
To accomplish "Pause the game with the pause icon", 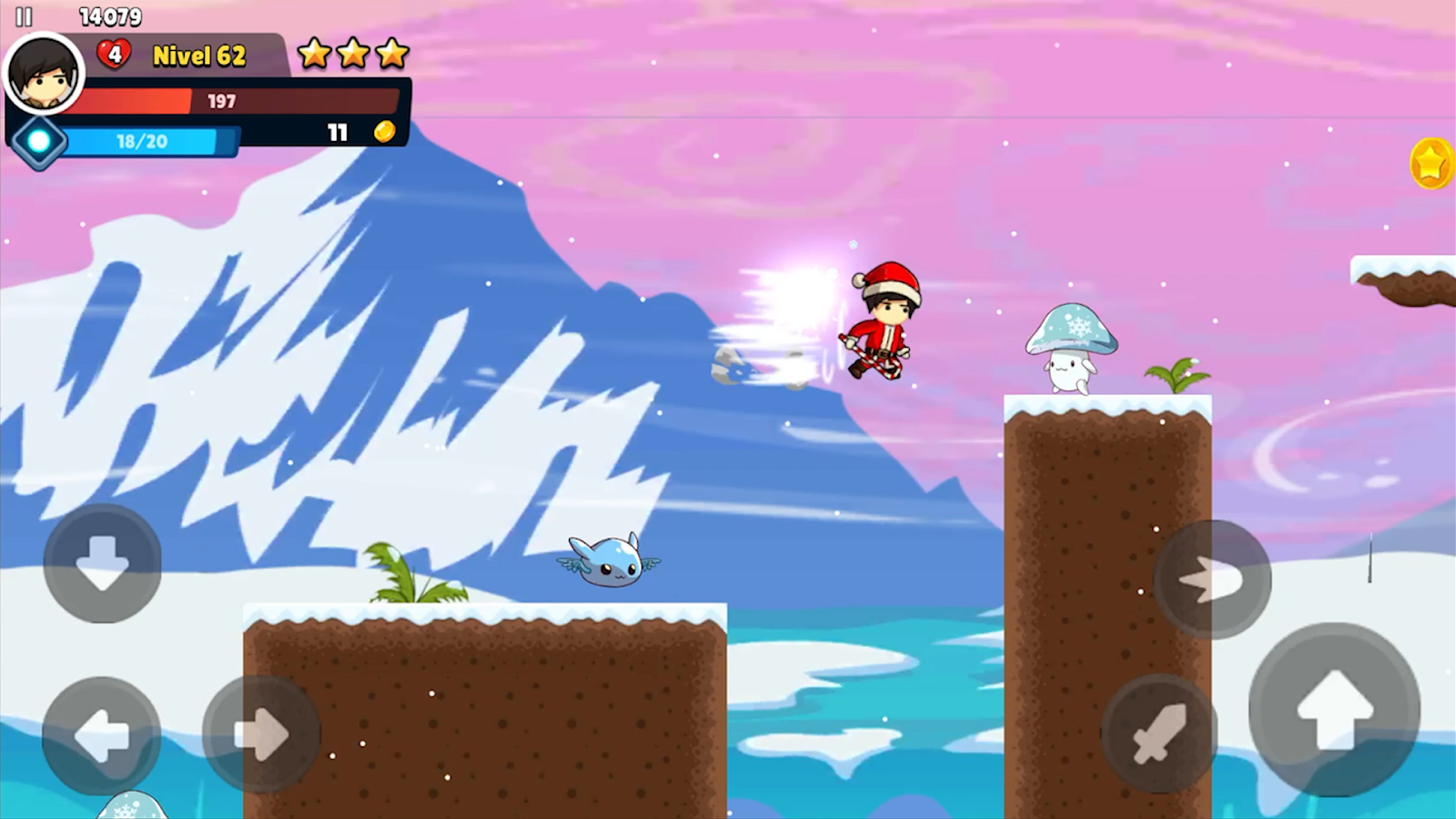I will (24, 17).
